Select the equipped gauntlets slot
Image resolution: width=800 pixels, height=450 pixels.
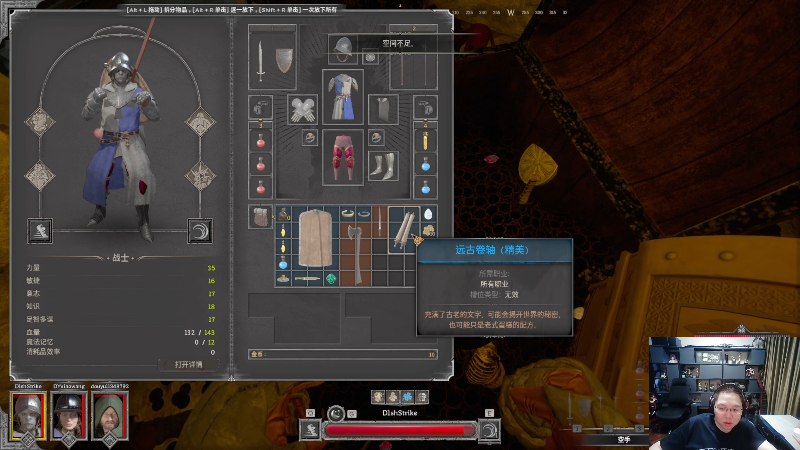pyautogui.click(x=302, y=109)
